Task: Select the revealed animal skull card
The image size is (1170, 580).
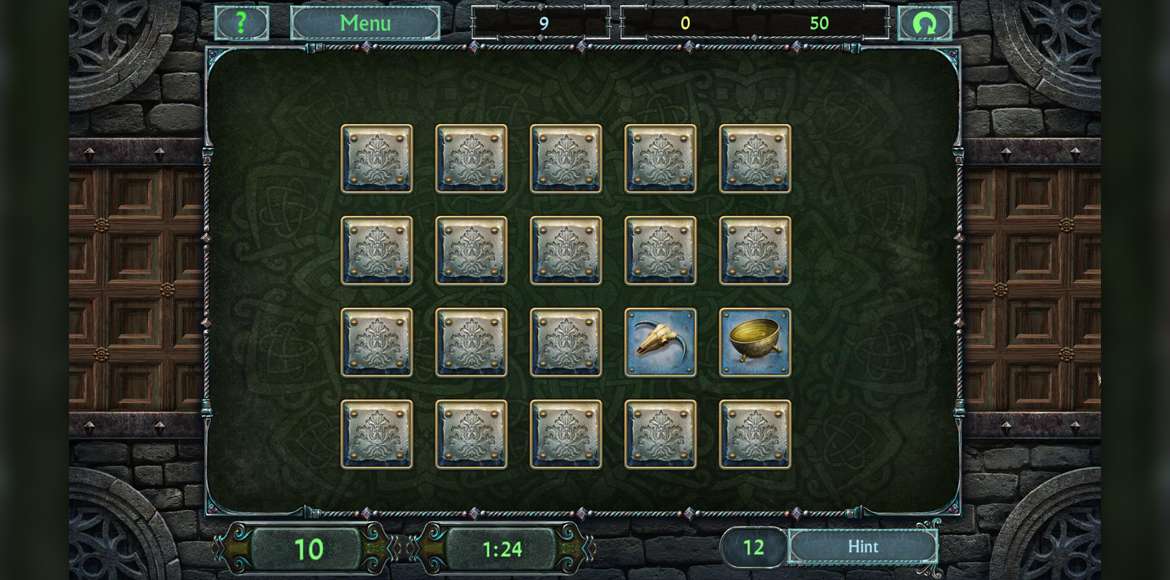Action: [660, 342]
